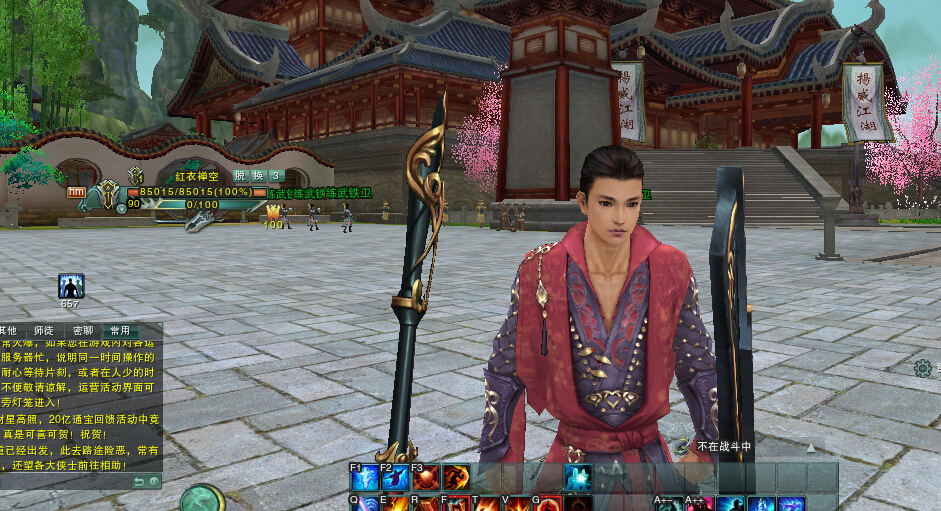This screenshot has width=941, height=511.
Task: Select the 常用 chat tab
Action: [x=120, y=330]
